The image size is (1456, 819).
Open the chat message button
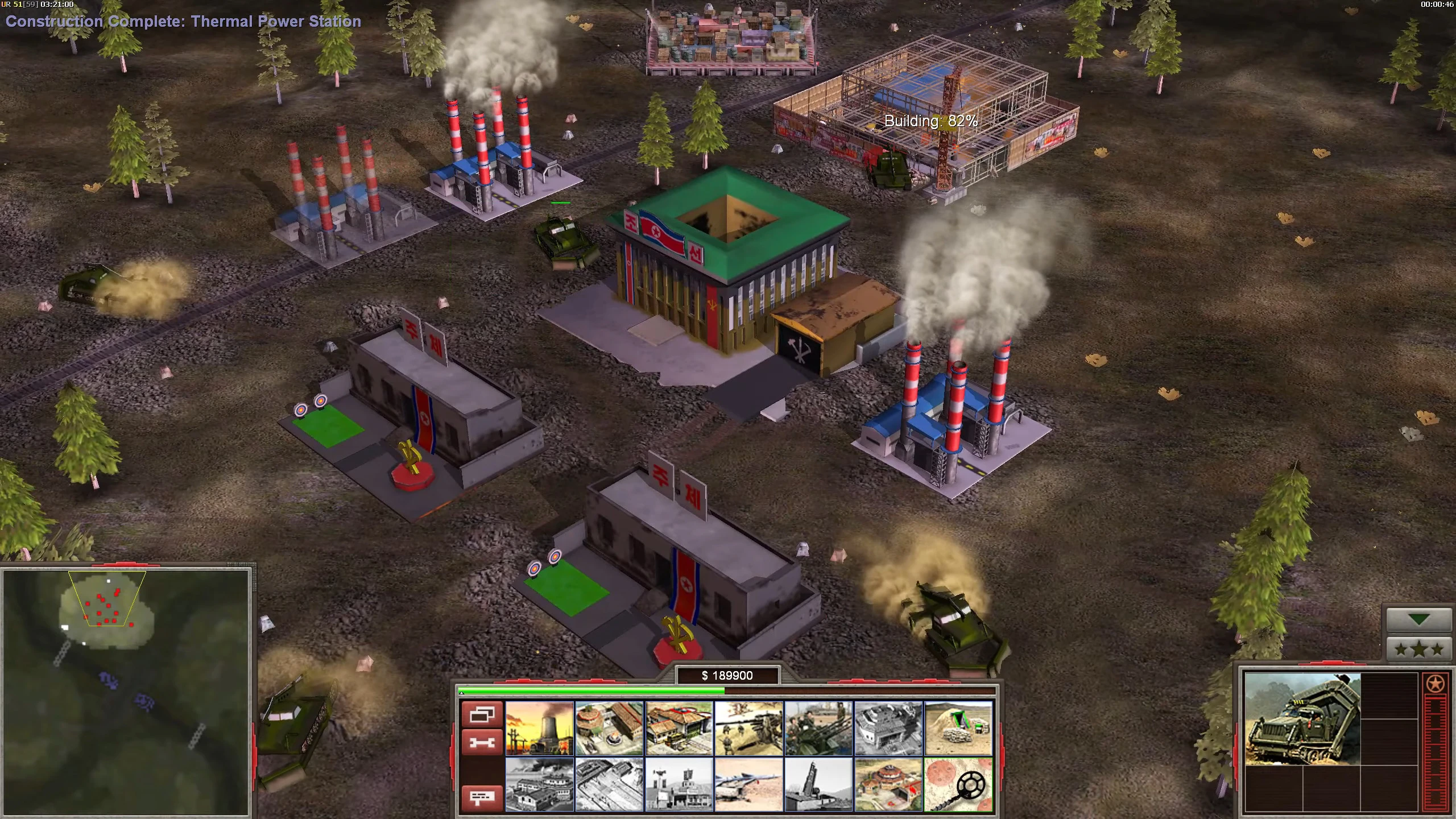(482, 797)
